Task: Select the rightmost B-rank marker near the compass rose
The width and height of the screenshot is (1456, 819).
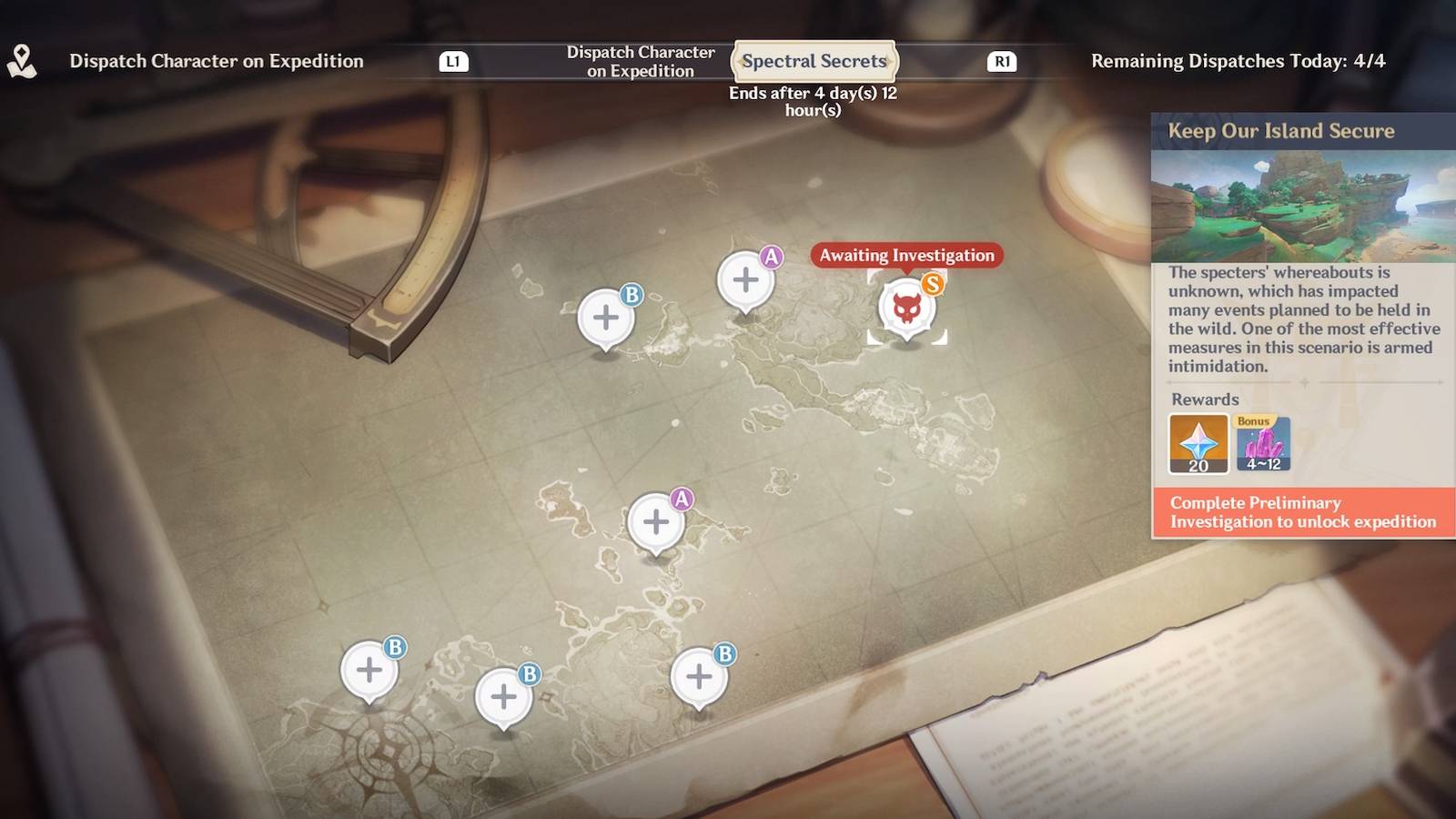Action: point(698,677)
